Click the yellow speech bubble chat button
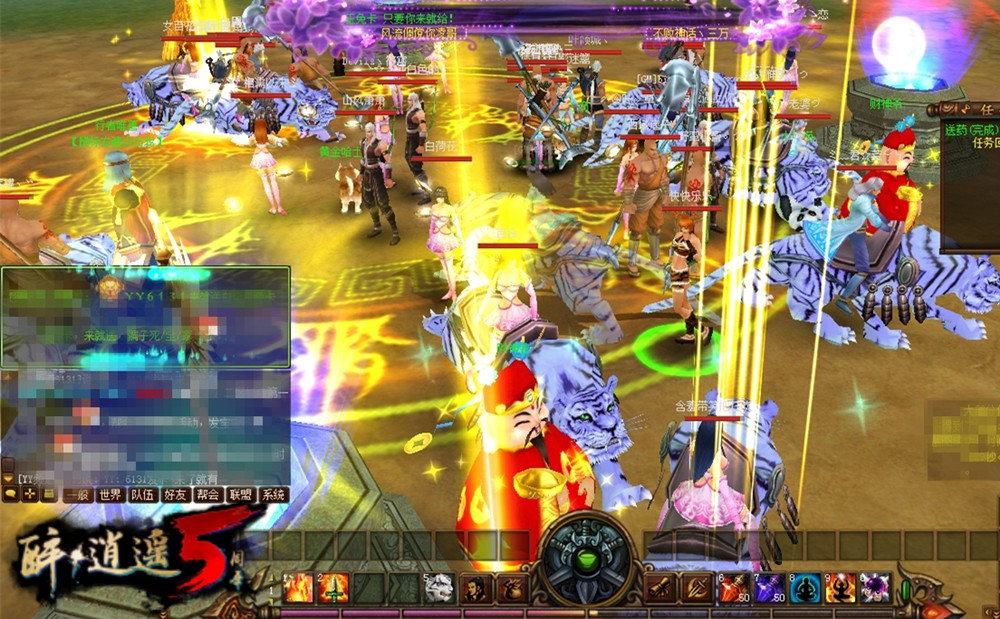1000x619 pixels. [x=11, y=494]
